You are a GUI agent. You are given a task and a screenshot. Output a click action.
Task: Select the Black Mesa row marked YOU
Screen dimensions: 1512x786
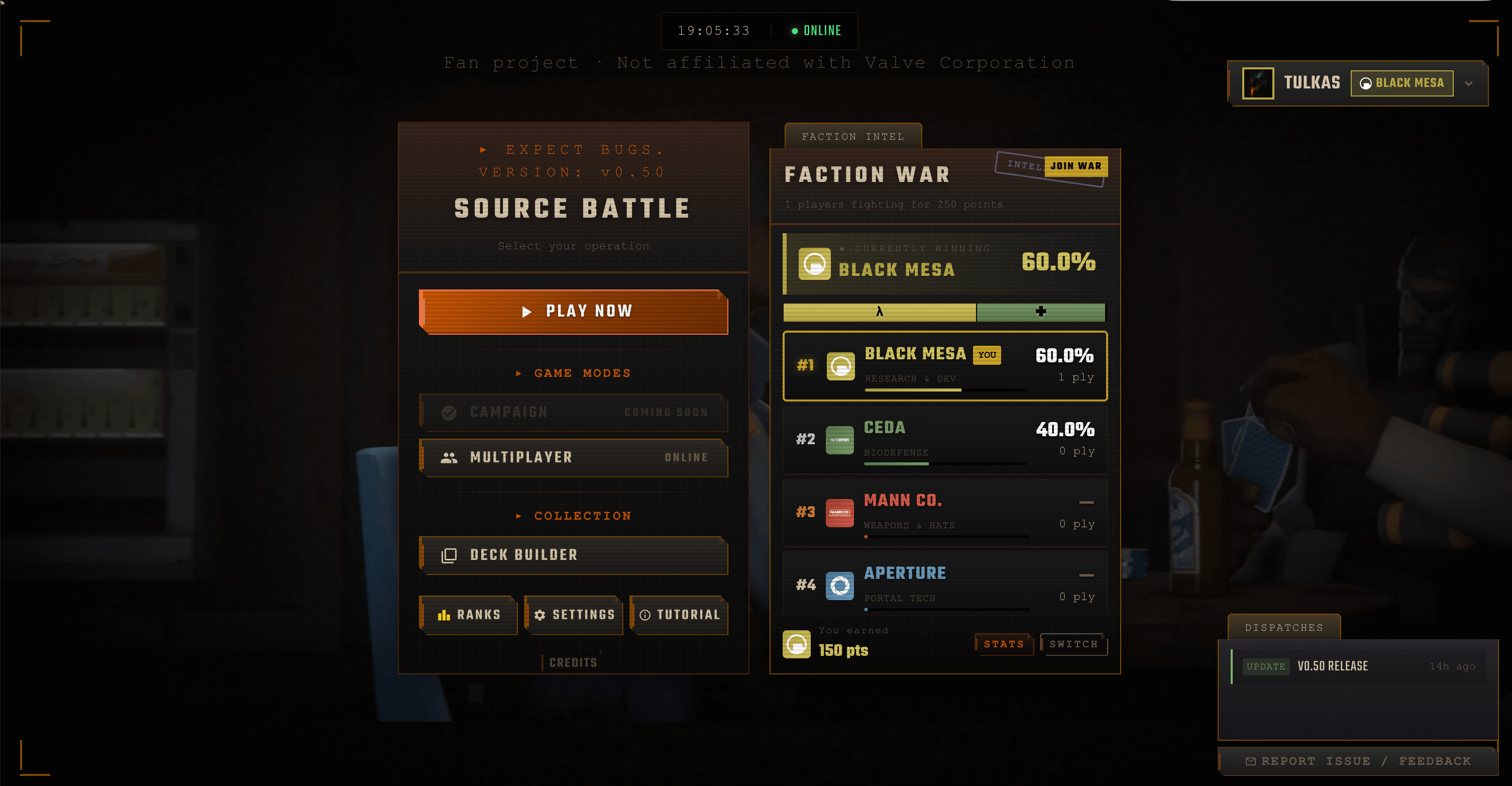[x=945, y=365]
